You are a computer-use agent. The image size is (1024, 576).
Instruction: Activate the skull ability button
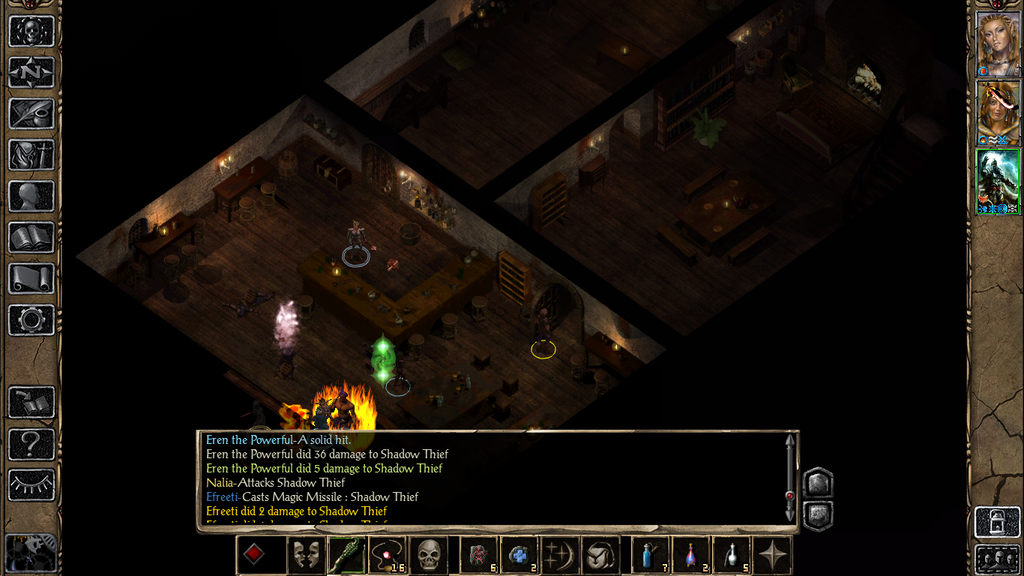coord(429,555)
